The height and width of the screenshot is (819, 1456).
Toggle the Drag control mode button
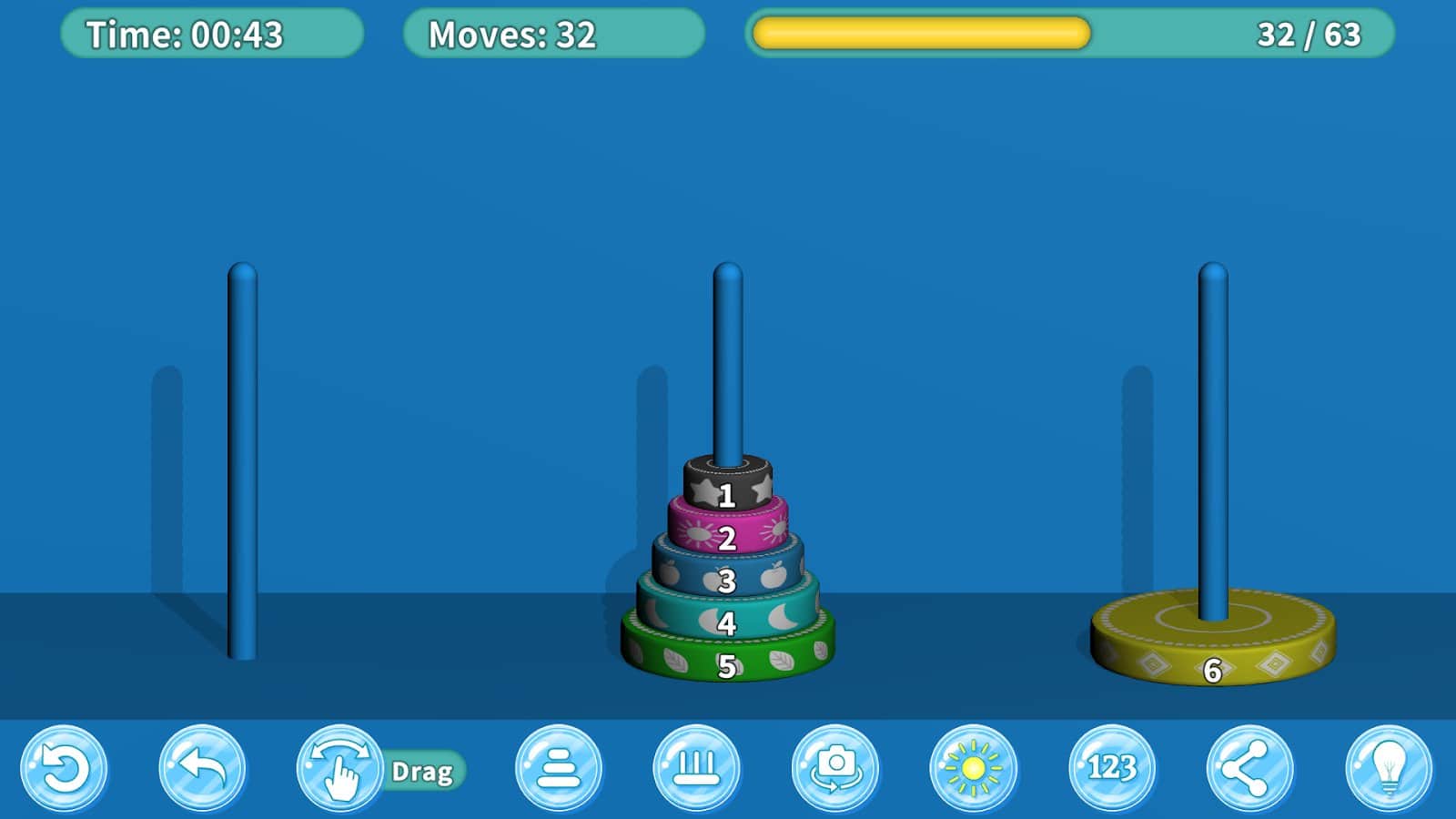click(340, 770)
